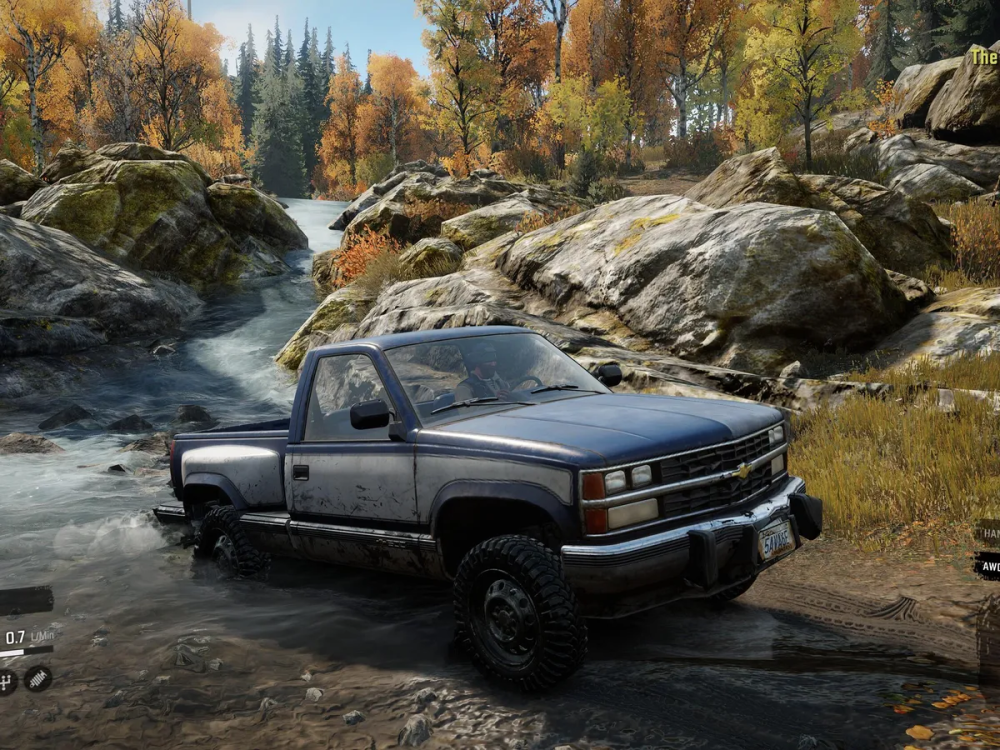This screenshot has height=750, width=1000.
Task: Open the yellow objective tracker text
Action: [984, 56]
